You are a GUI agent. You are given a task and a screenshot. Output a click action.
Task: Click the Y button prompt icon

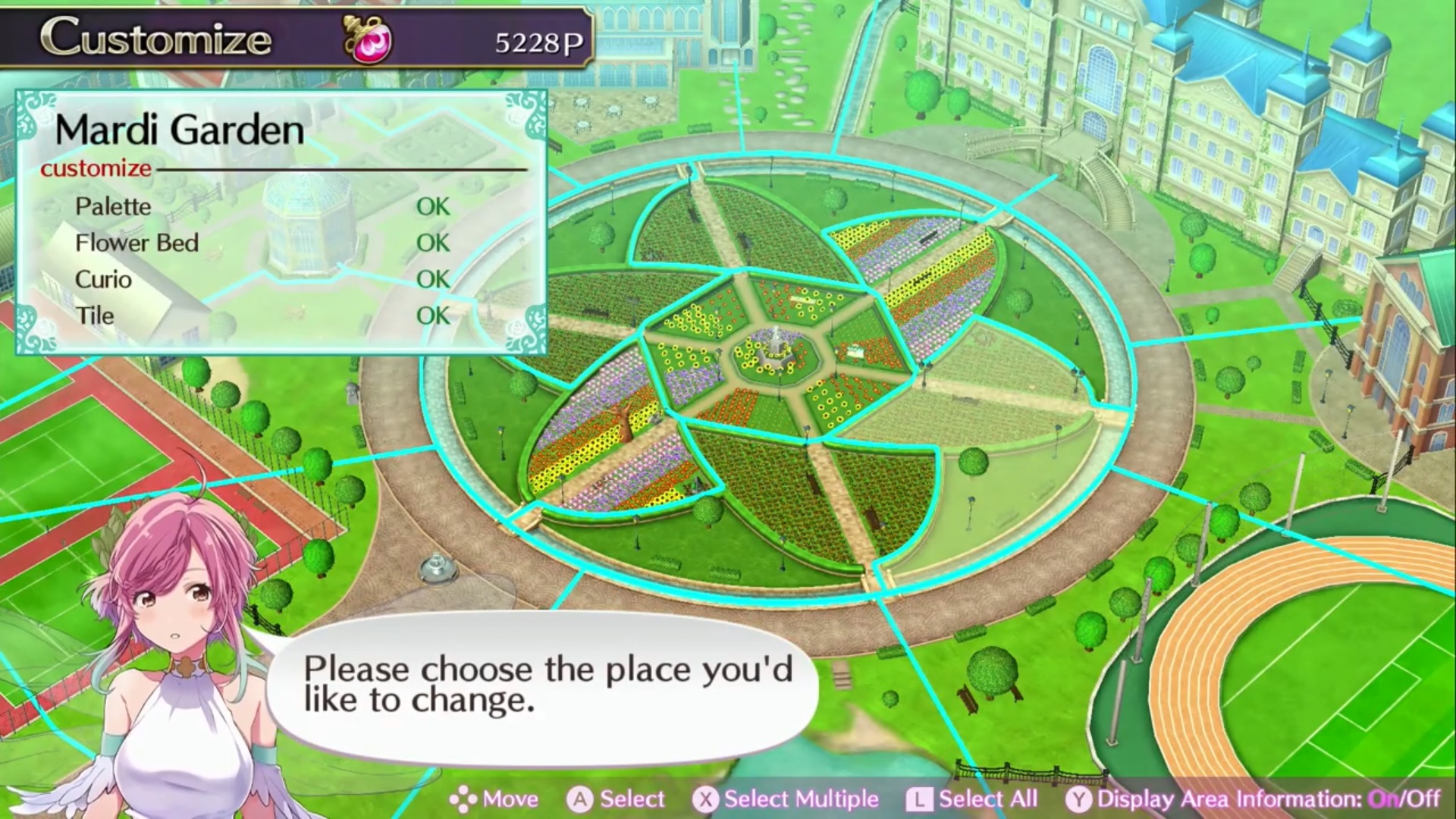click(1079, 799)
